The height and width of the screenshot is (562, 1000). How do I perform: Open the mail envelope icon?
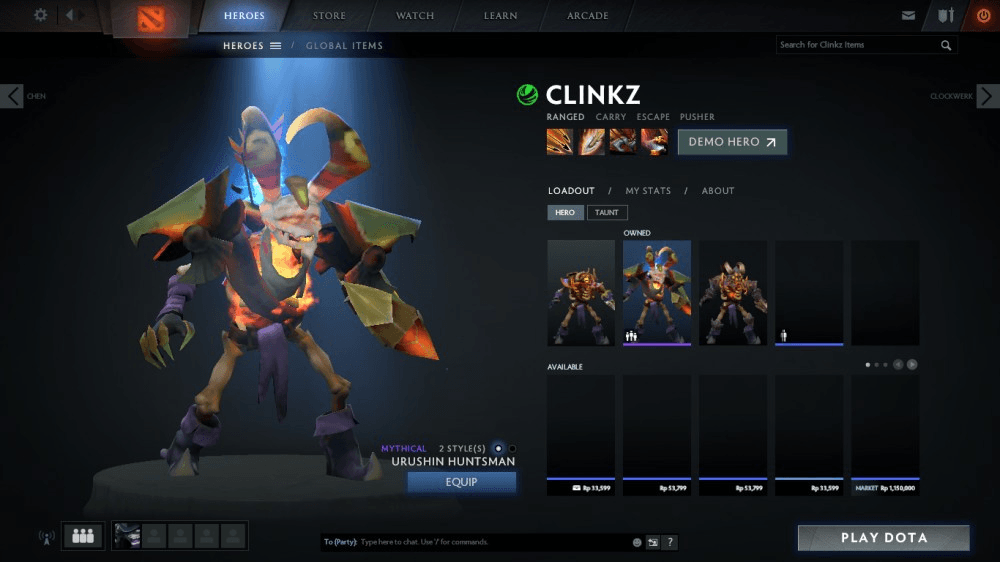(908, 15)
